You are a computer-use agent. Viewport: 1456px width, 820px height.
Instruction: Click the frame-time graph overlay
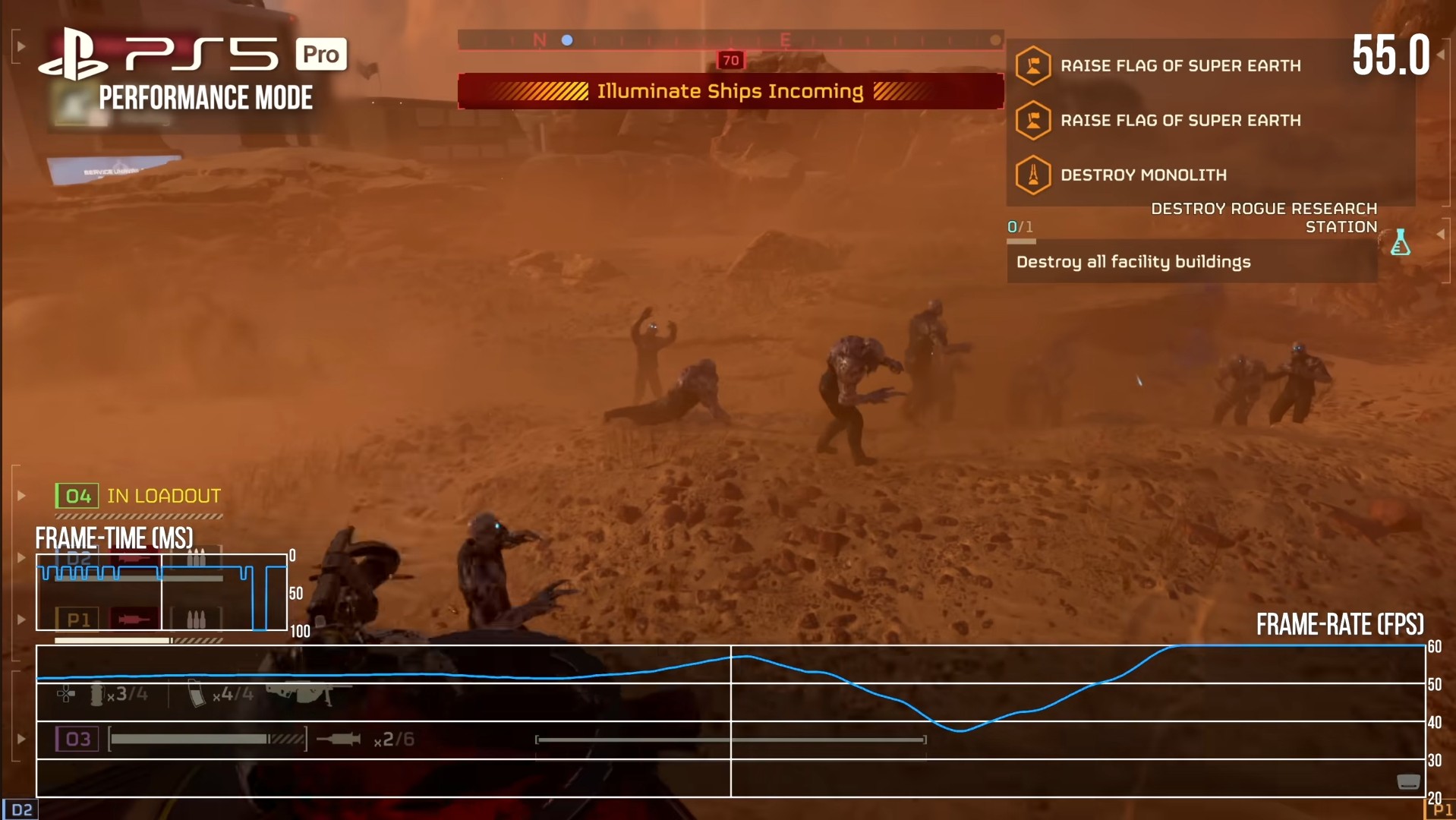point(161,592)
